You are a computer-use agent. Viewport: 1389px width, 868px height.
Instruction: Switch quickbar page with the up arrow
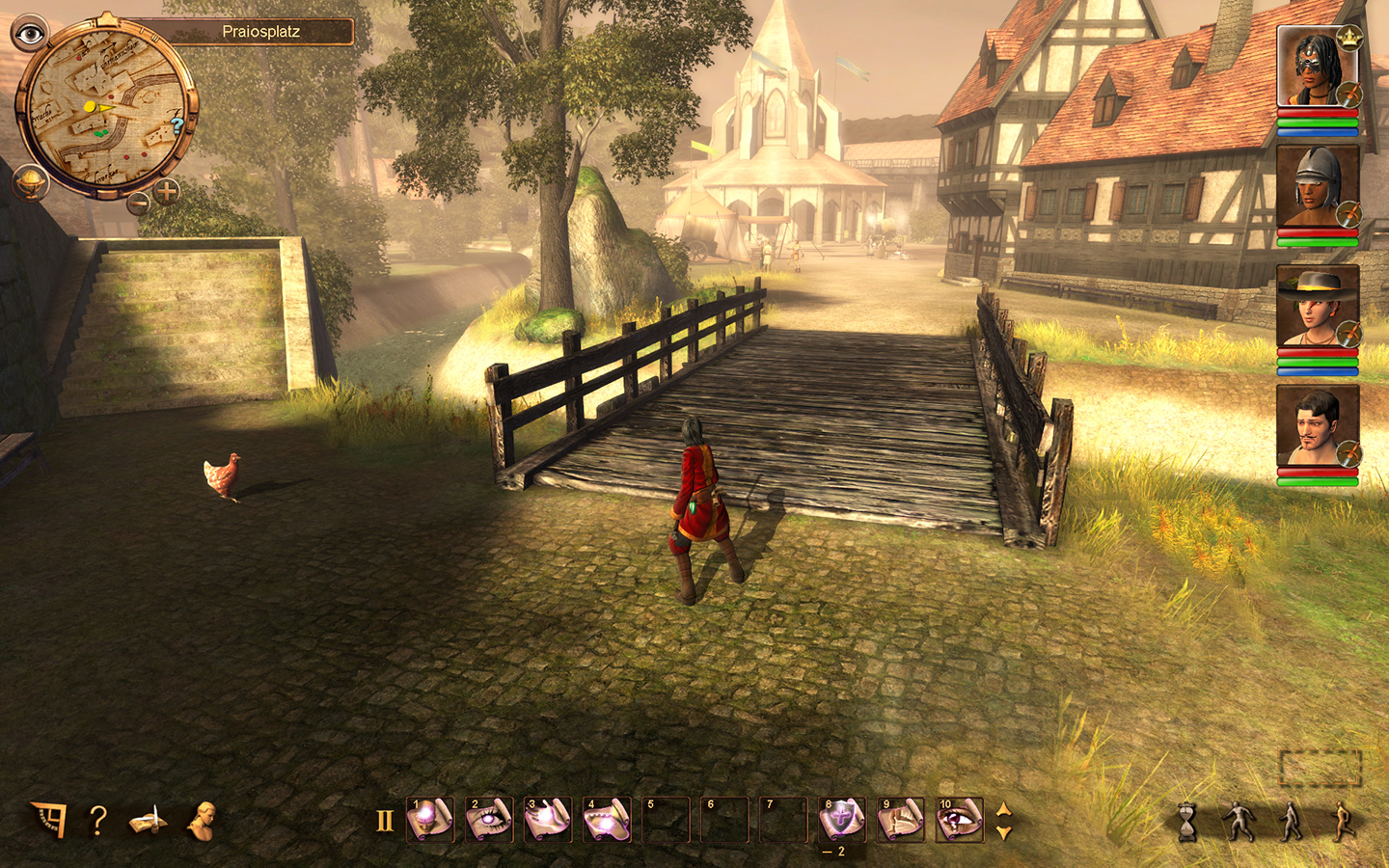(x=1003, y=810)
